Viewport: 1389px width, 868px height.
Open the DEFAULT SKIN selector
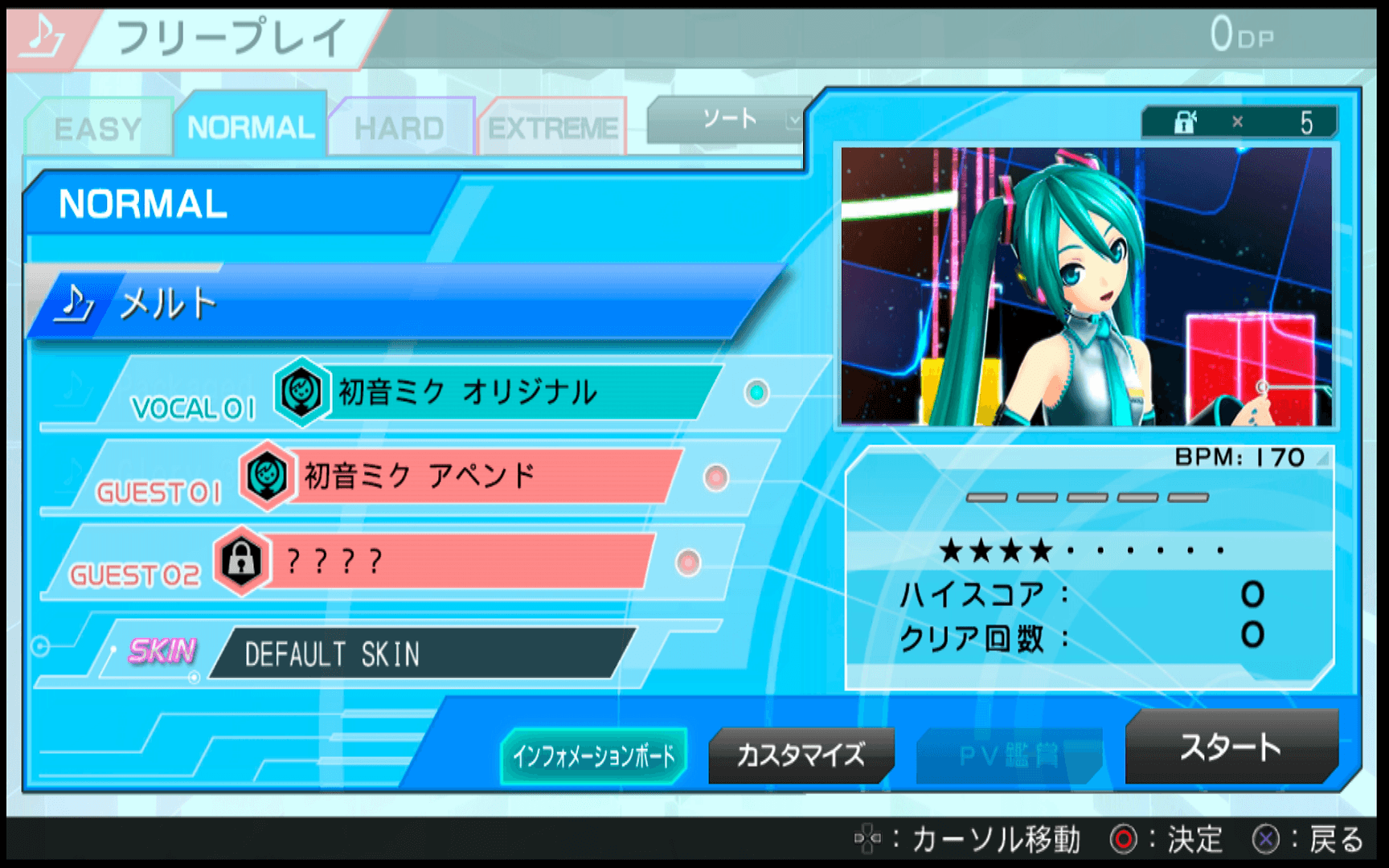(418, 654)
